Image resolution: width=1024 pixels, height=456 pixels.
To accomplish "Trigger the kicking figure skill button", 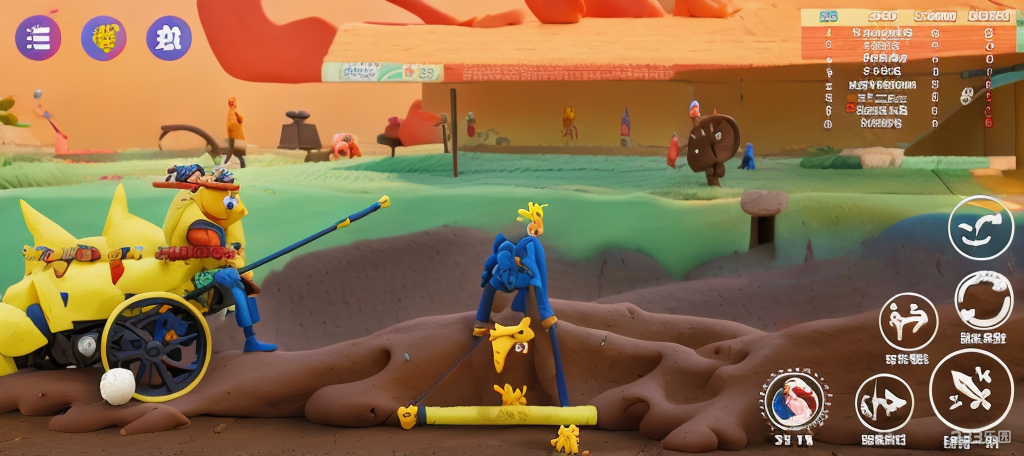I will 908,321.
